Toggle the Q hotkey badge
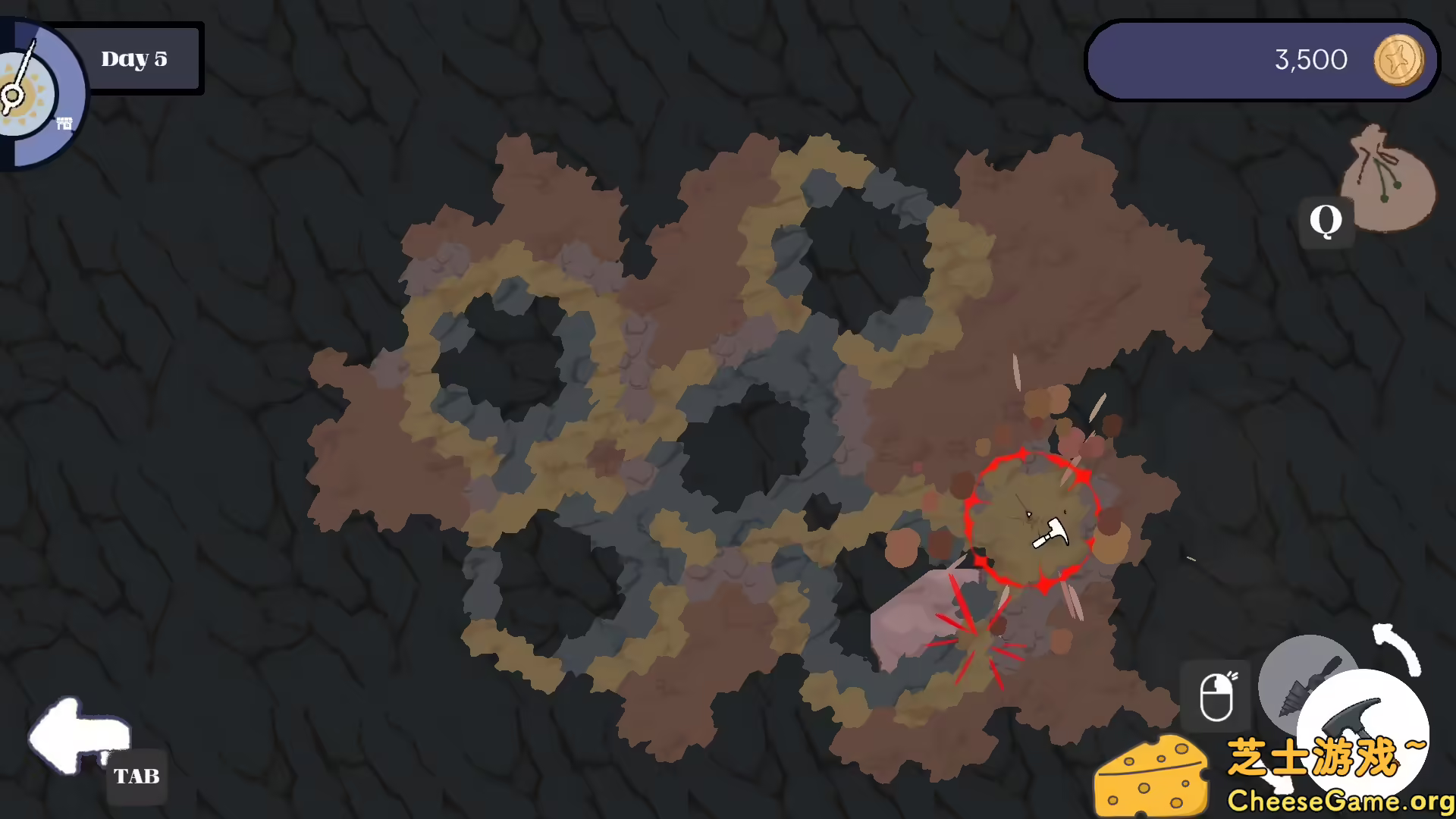 (1326, 220)
